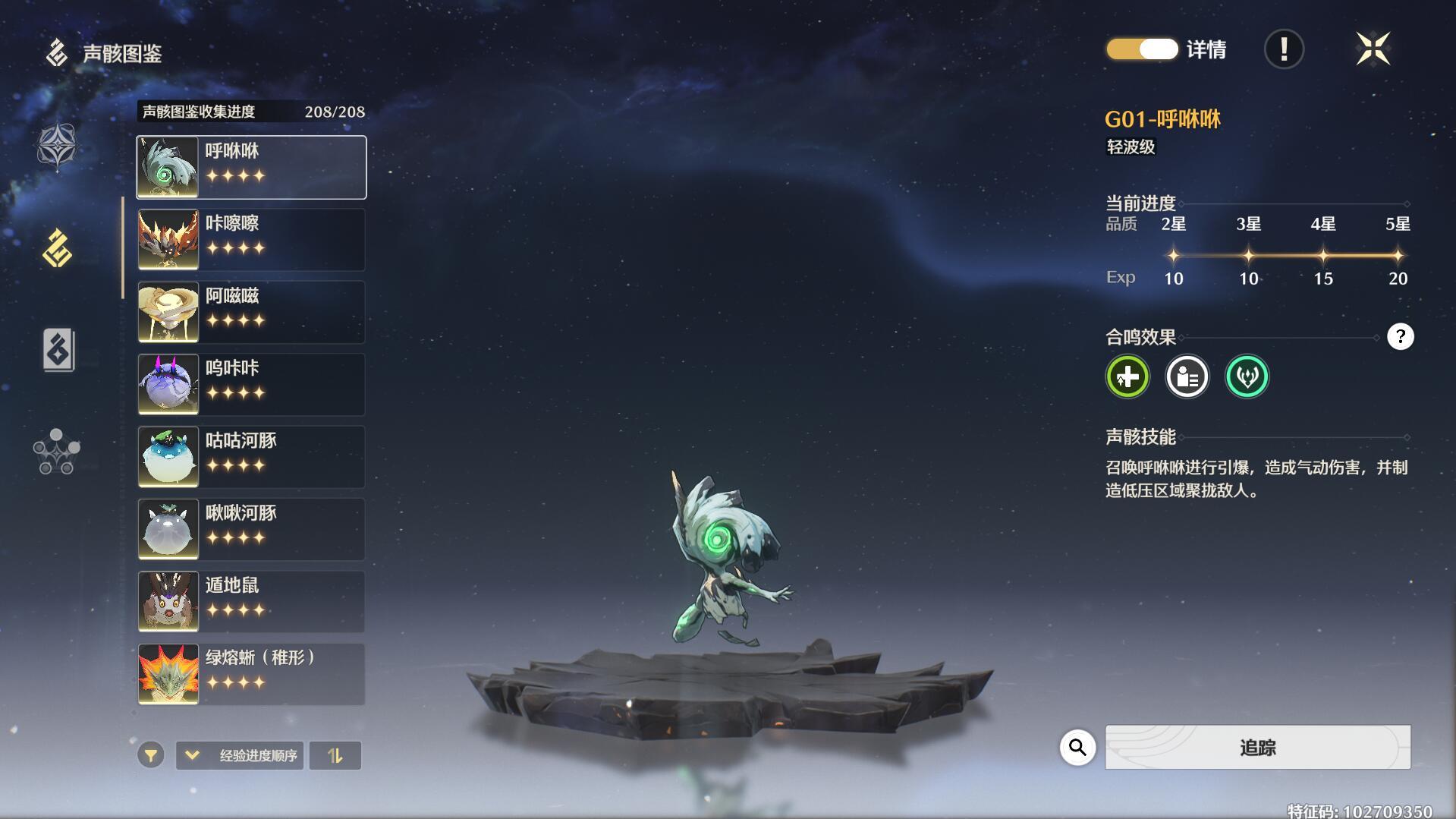Click the 追踪 track button
Image resolution: width=1456 pixels, height=819 pixels.
tap(1257, 748)
